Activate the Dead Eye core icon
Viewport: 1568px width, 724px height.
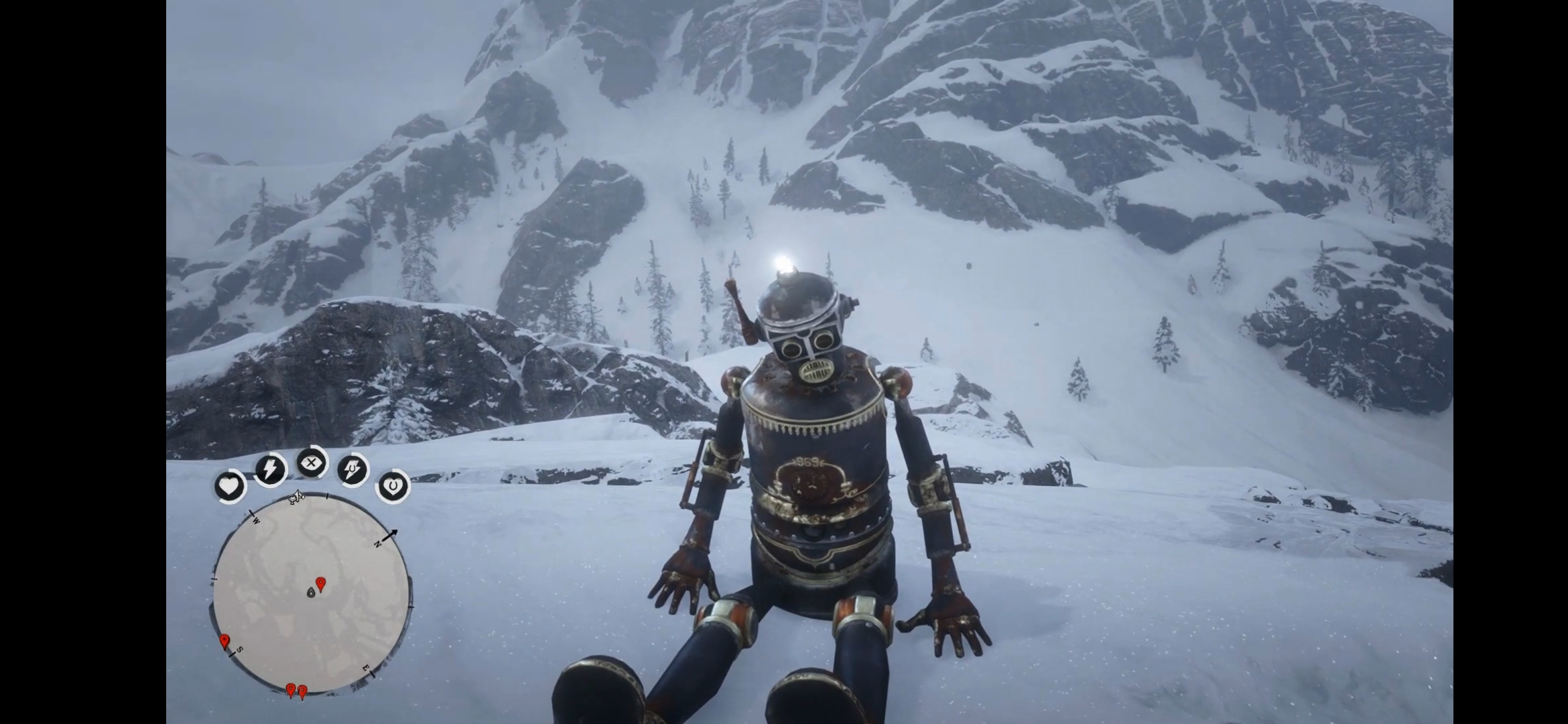pos(312,463)
